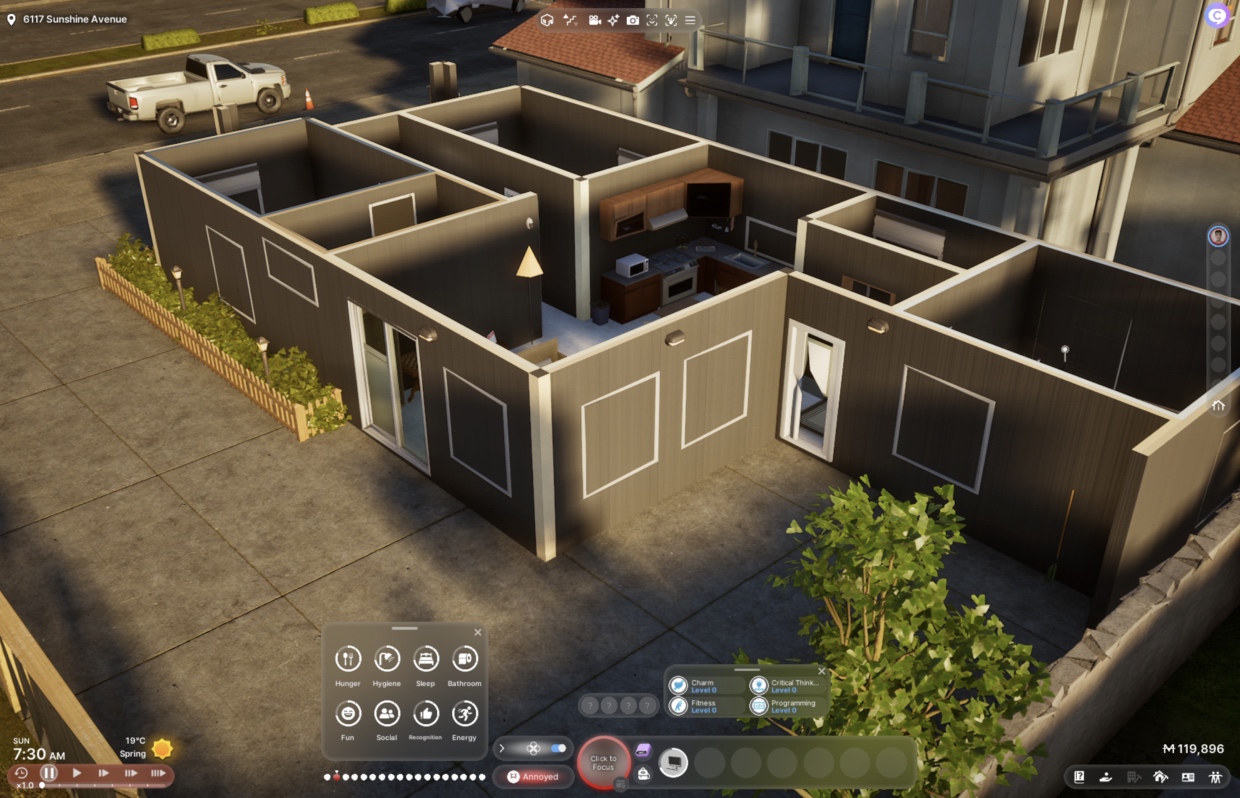The height and width of the screenshot is (798, 1240).
Task: Check the Hygiene need icon
Action: click(387, 659)
